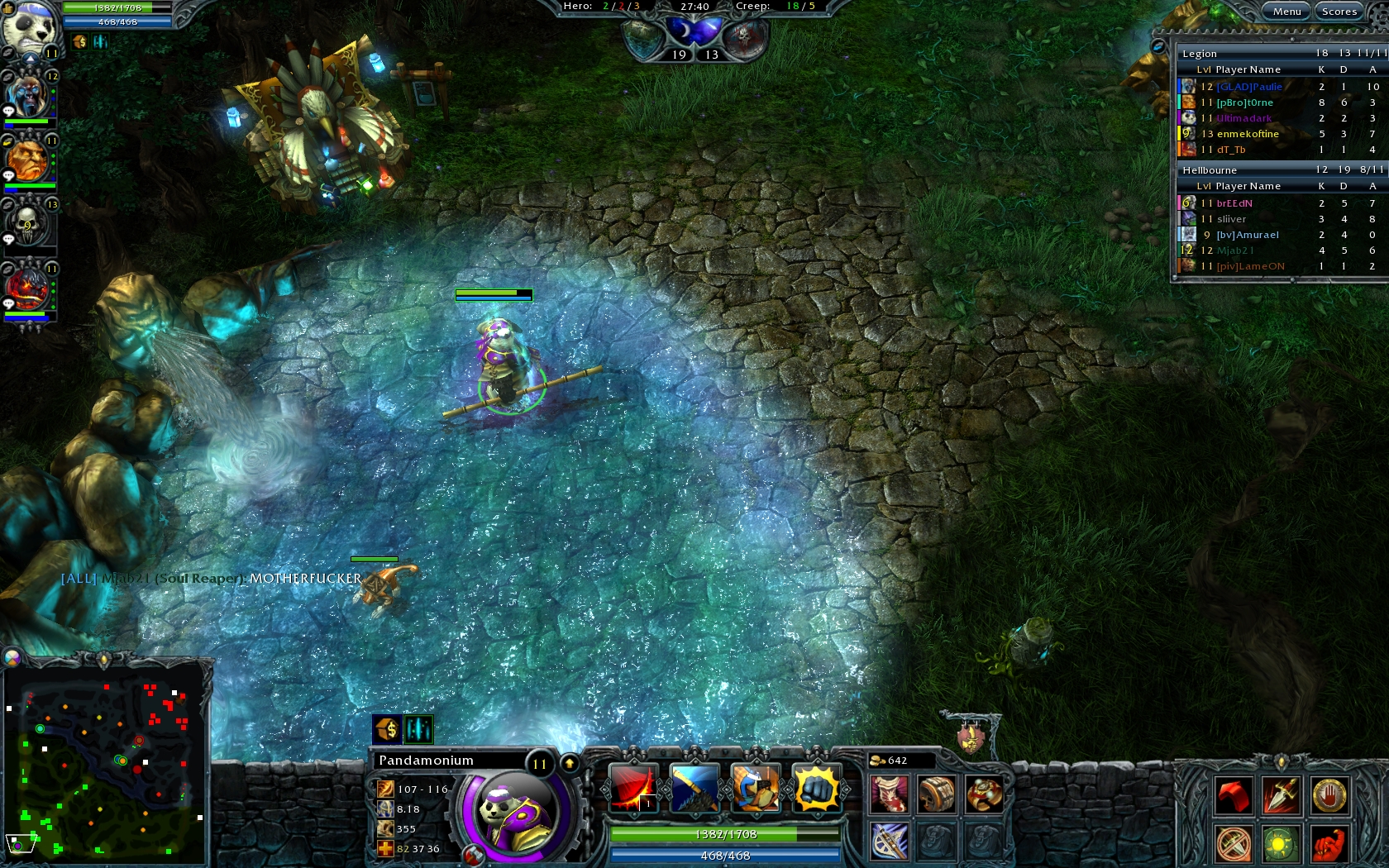The height and width of the screenshot is (868, 1389).
Task: Select the battle axe inventory item
Action: 889,842
